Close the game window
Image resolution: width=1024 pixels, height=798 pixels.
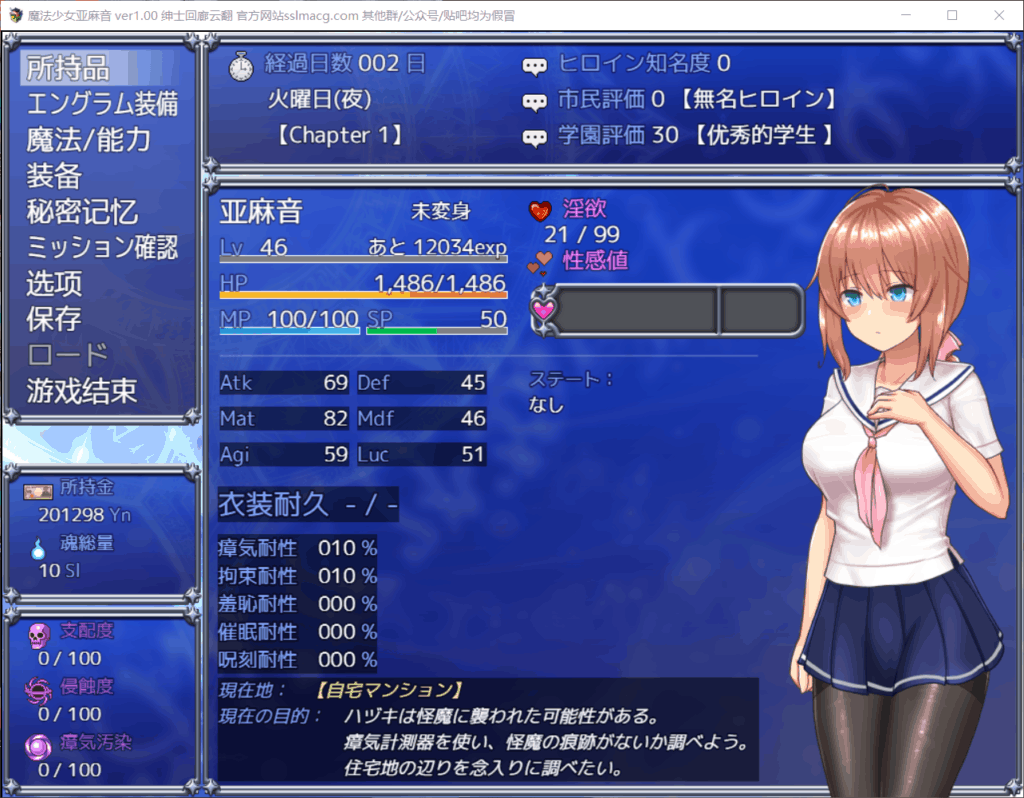[998, 15]
